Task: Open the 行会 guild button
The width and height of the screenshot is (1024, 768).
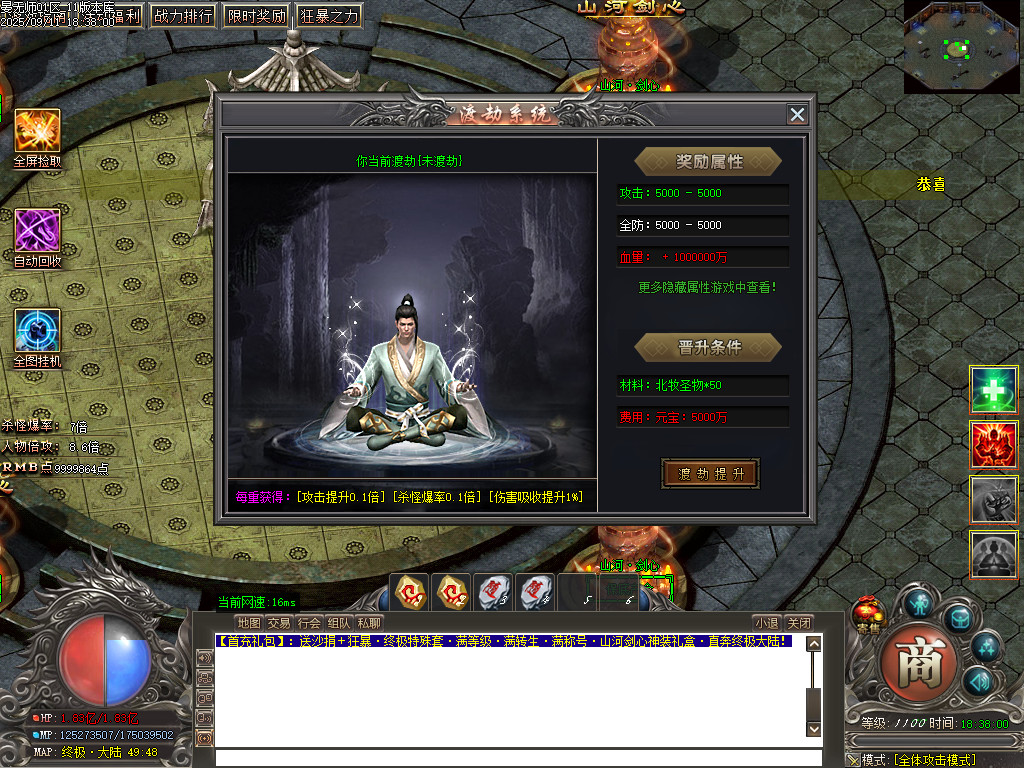Action: [x=309, y=622]
